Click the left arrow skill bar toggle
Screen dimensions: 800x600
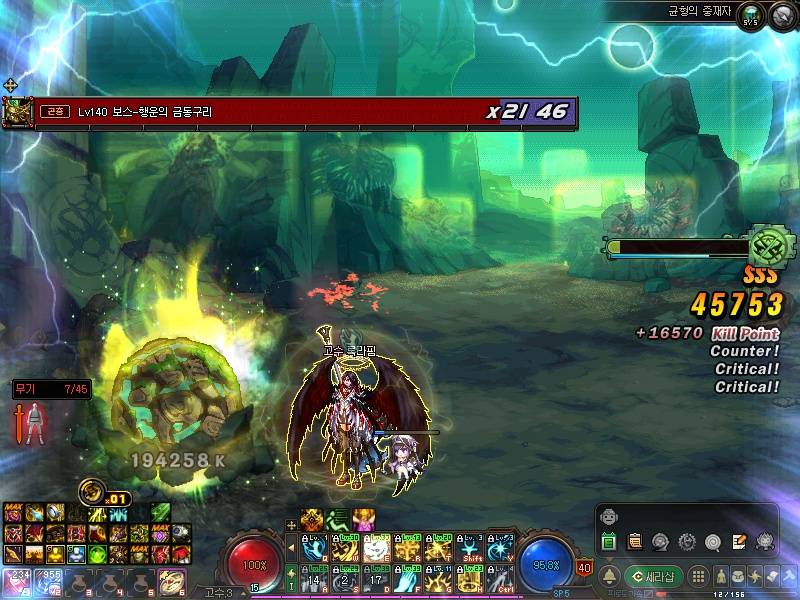coord(291,548)
